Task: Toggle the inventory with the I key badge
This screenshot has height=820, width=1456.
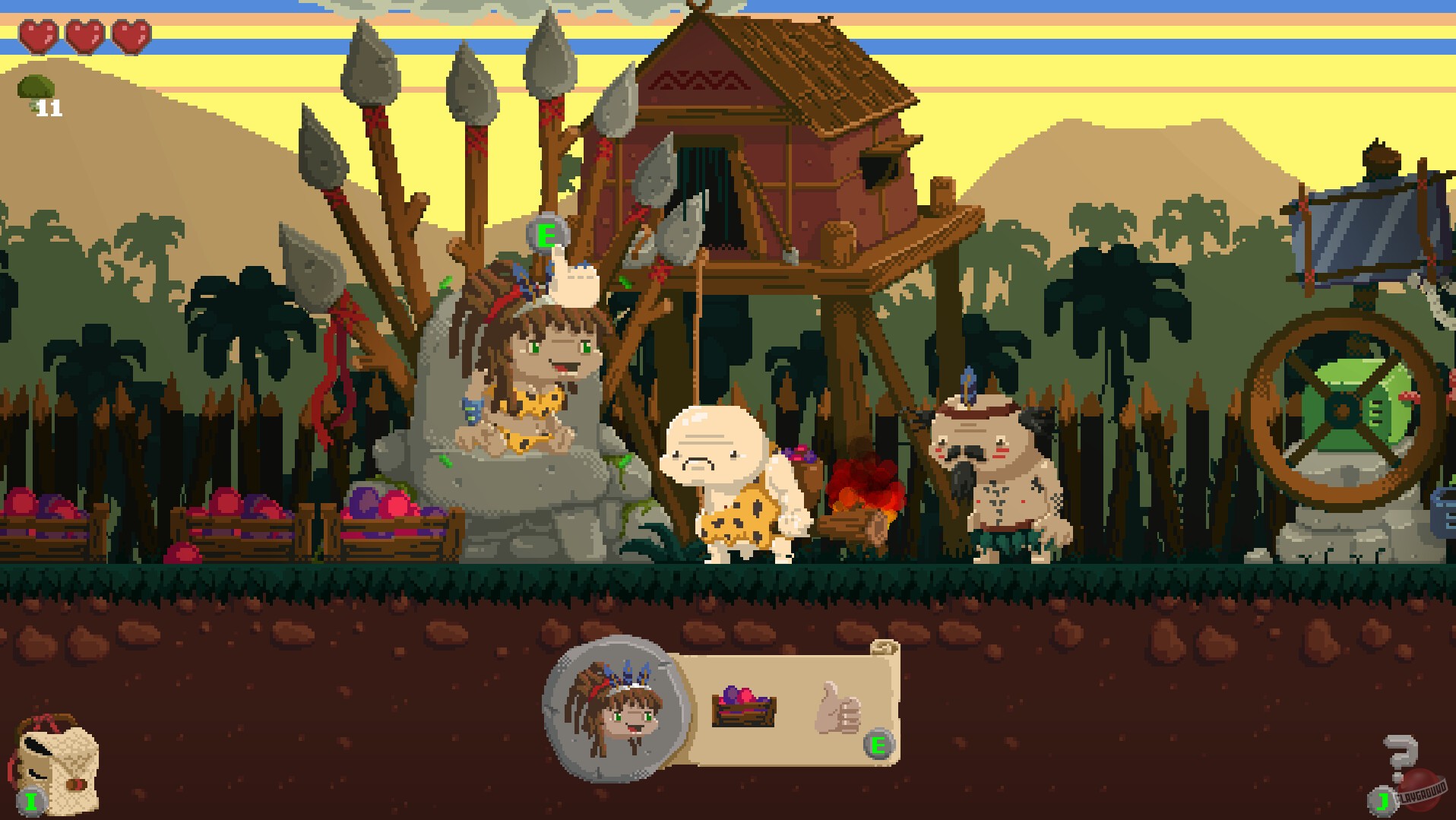Action: (x=30, y=799)
